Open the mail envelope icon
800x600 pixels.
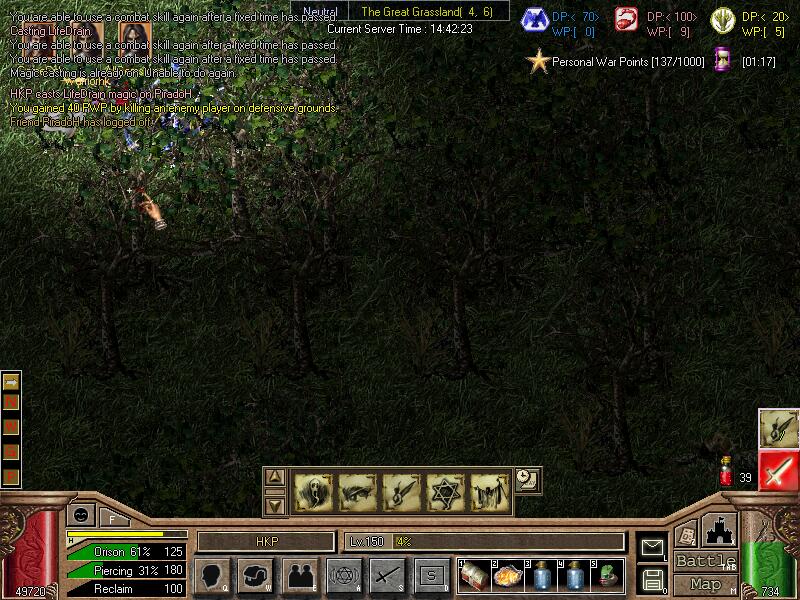coord(652,547)
